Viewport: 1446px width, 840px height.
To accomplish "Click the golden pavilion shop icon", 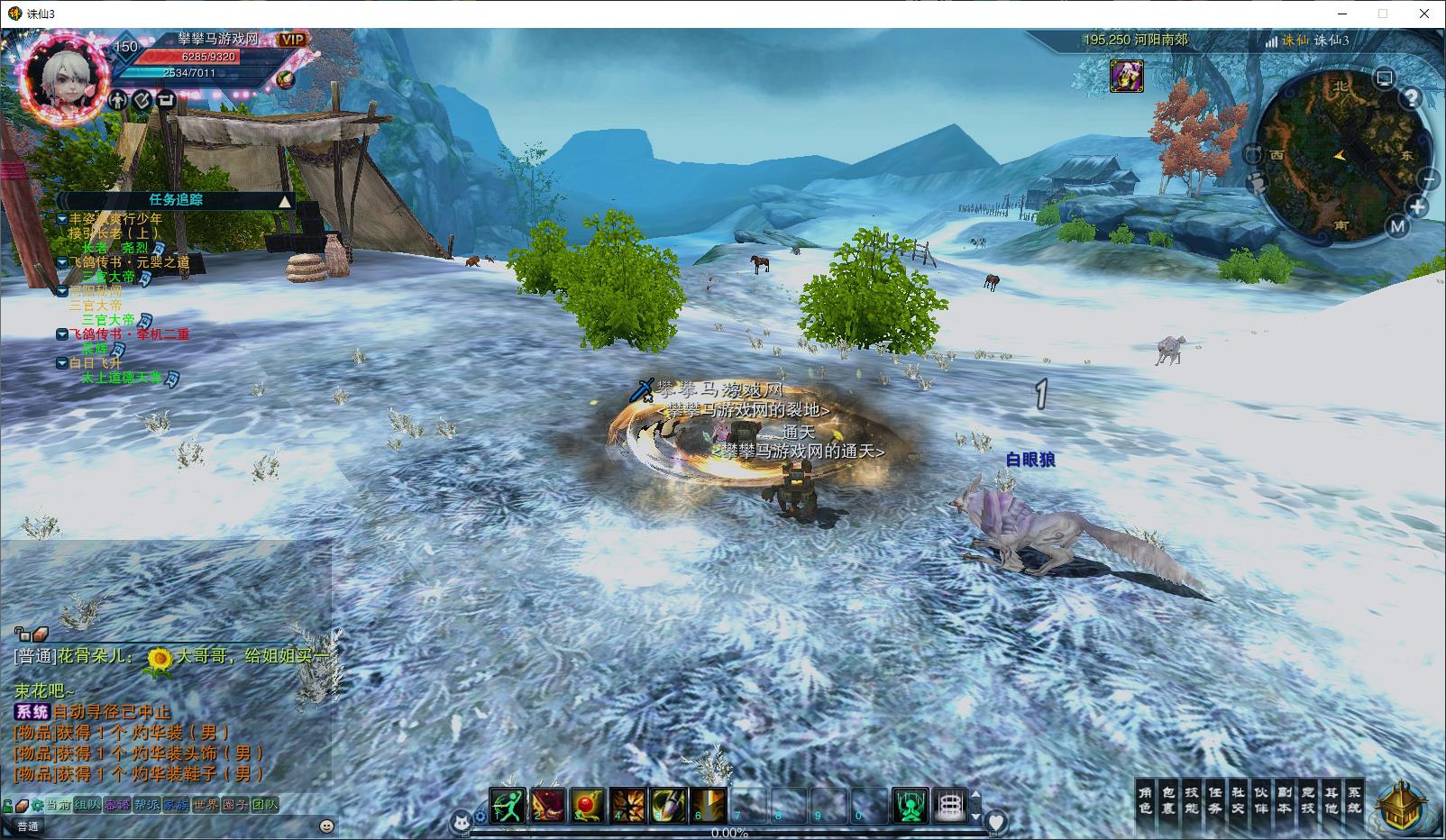I will (x=1401, y=805).
